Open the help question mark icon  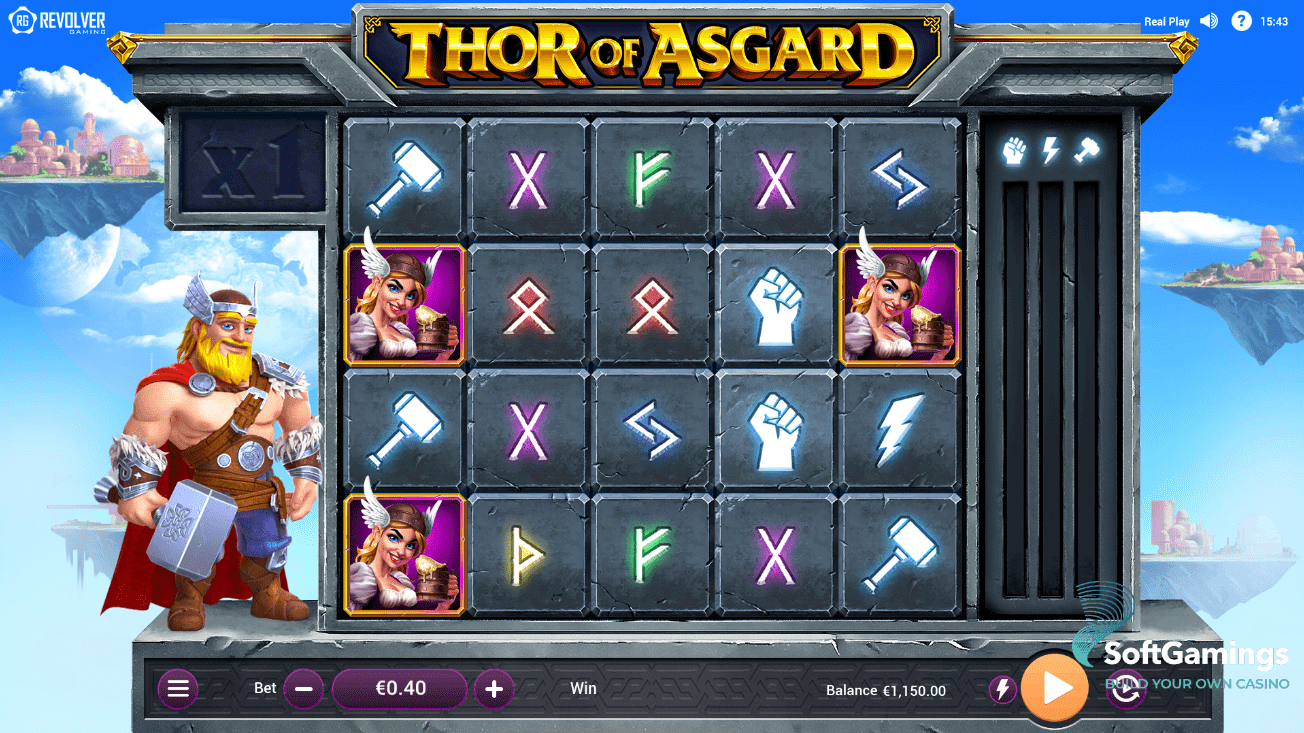click(1242, 20)
